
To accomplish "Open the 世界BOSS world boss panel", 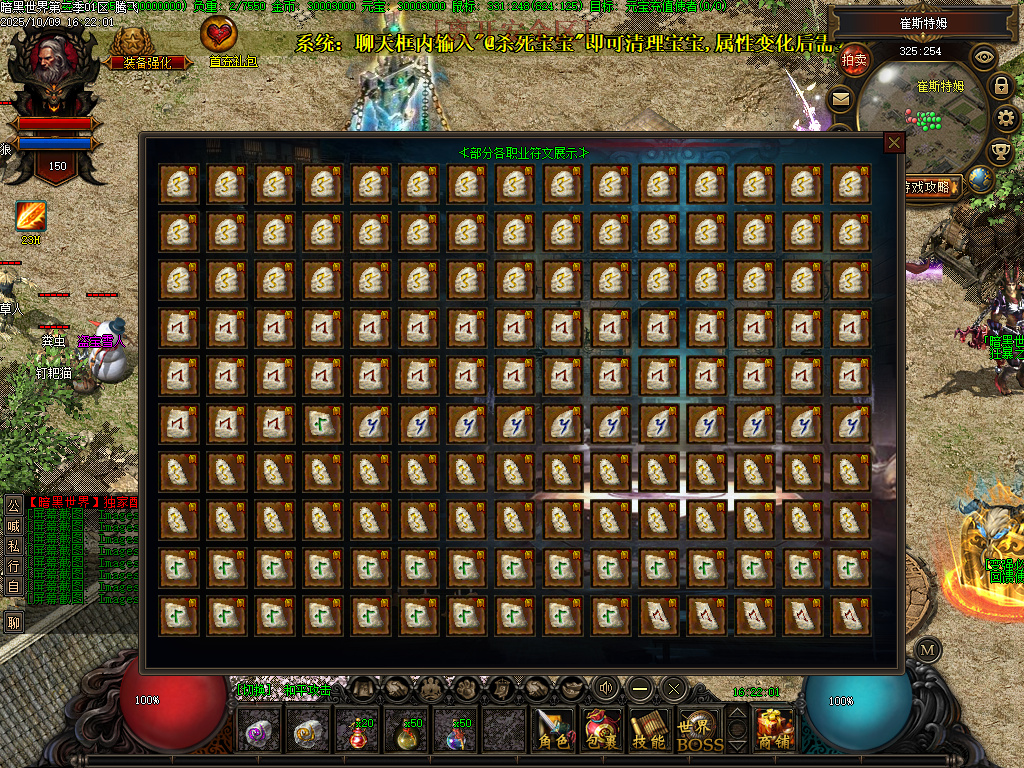I will tap(699, 730).
